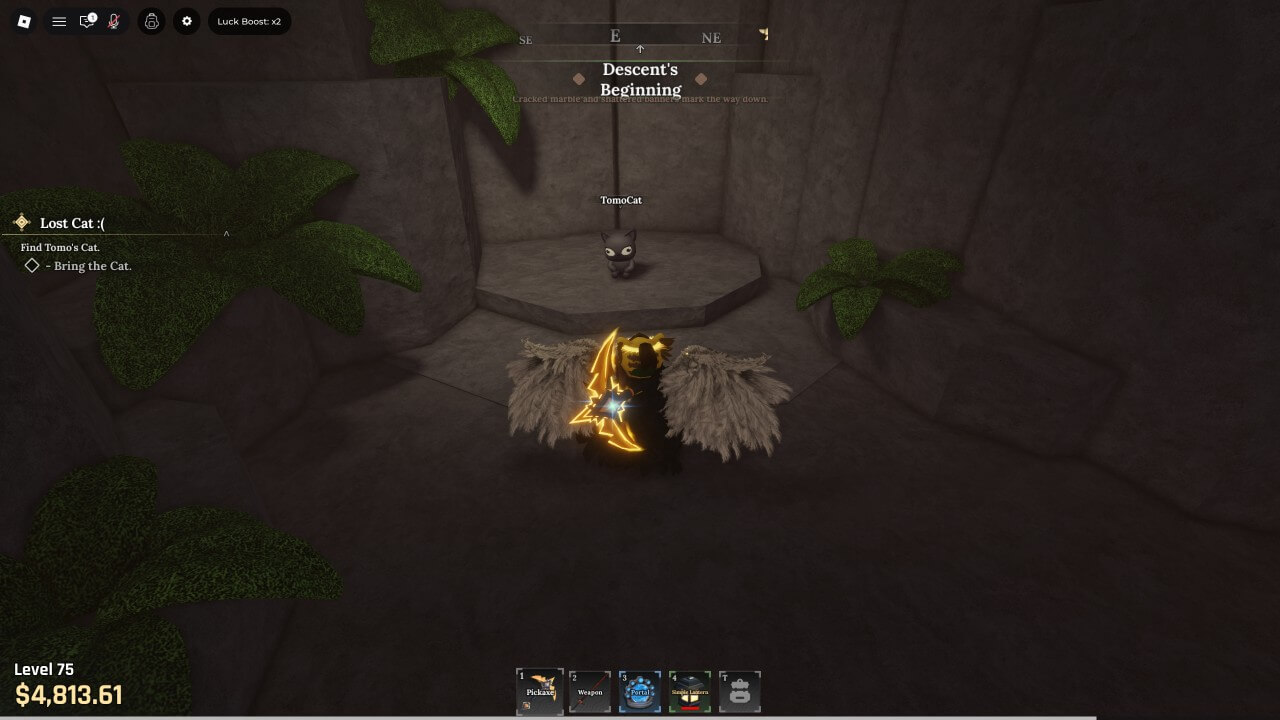The image size is (1280, 720).
Task: Open the inventory bag slot marked T
Action: coord(740,692)
